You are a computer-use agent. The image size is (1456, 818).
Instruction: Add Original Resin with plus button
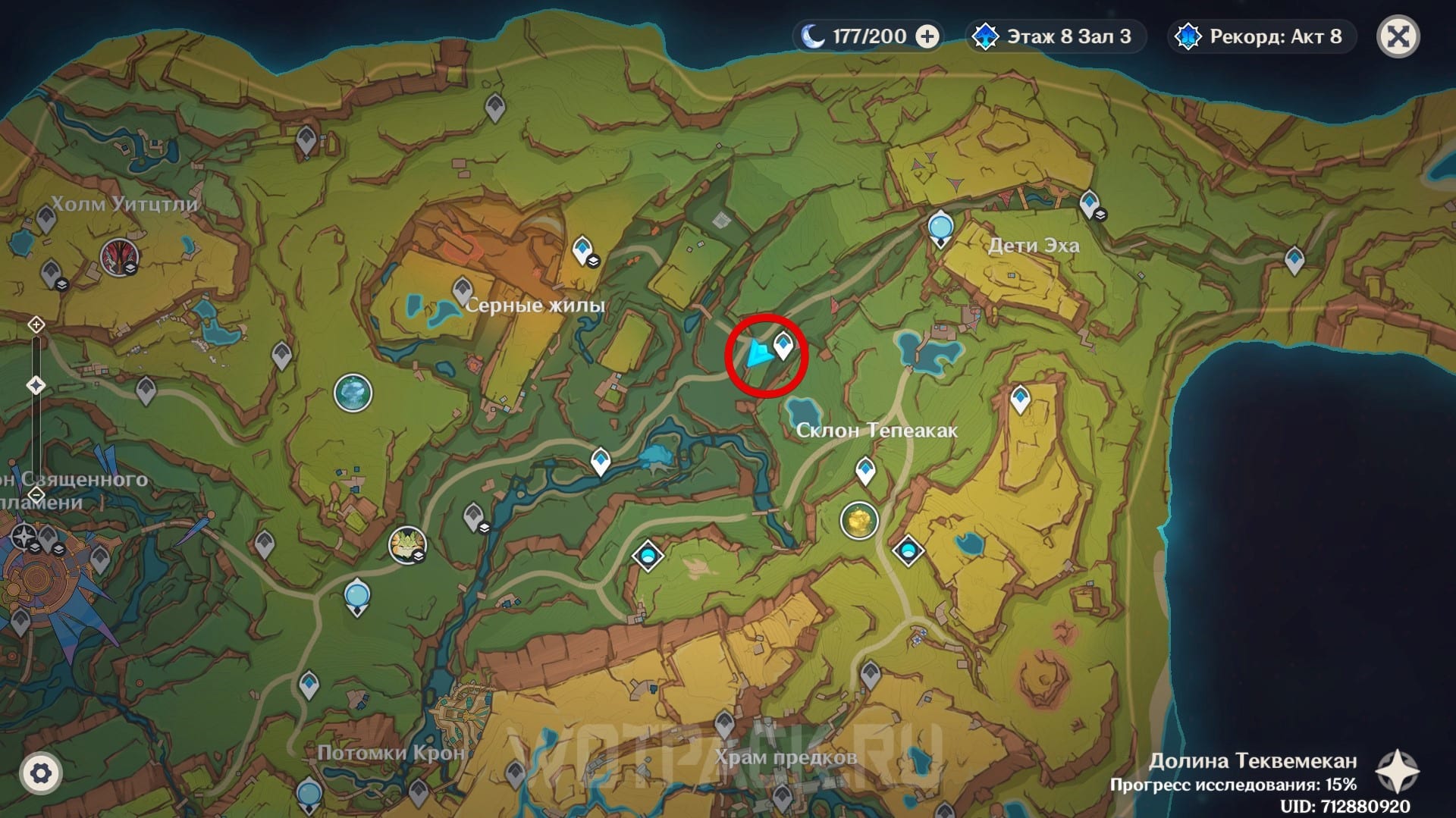[x=927, y=36]
